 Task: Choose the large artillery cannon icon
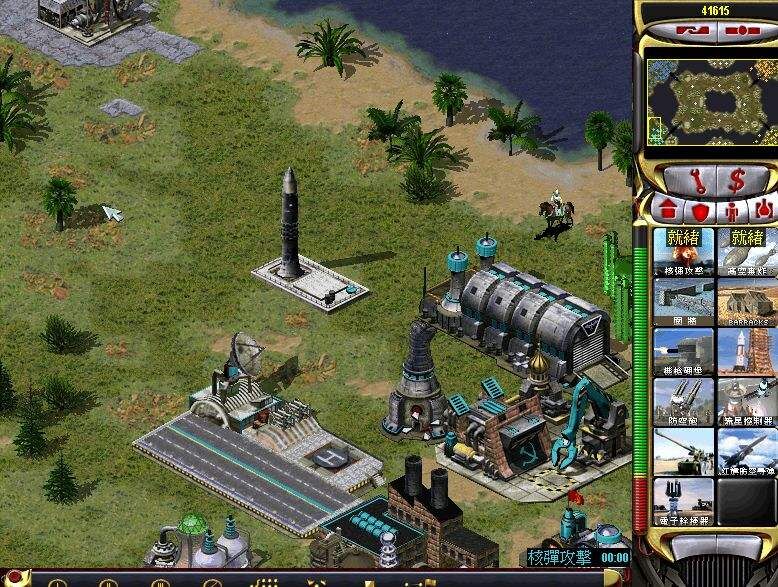(x=683, y=451)
